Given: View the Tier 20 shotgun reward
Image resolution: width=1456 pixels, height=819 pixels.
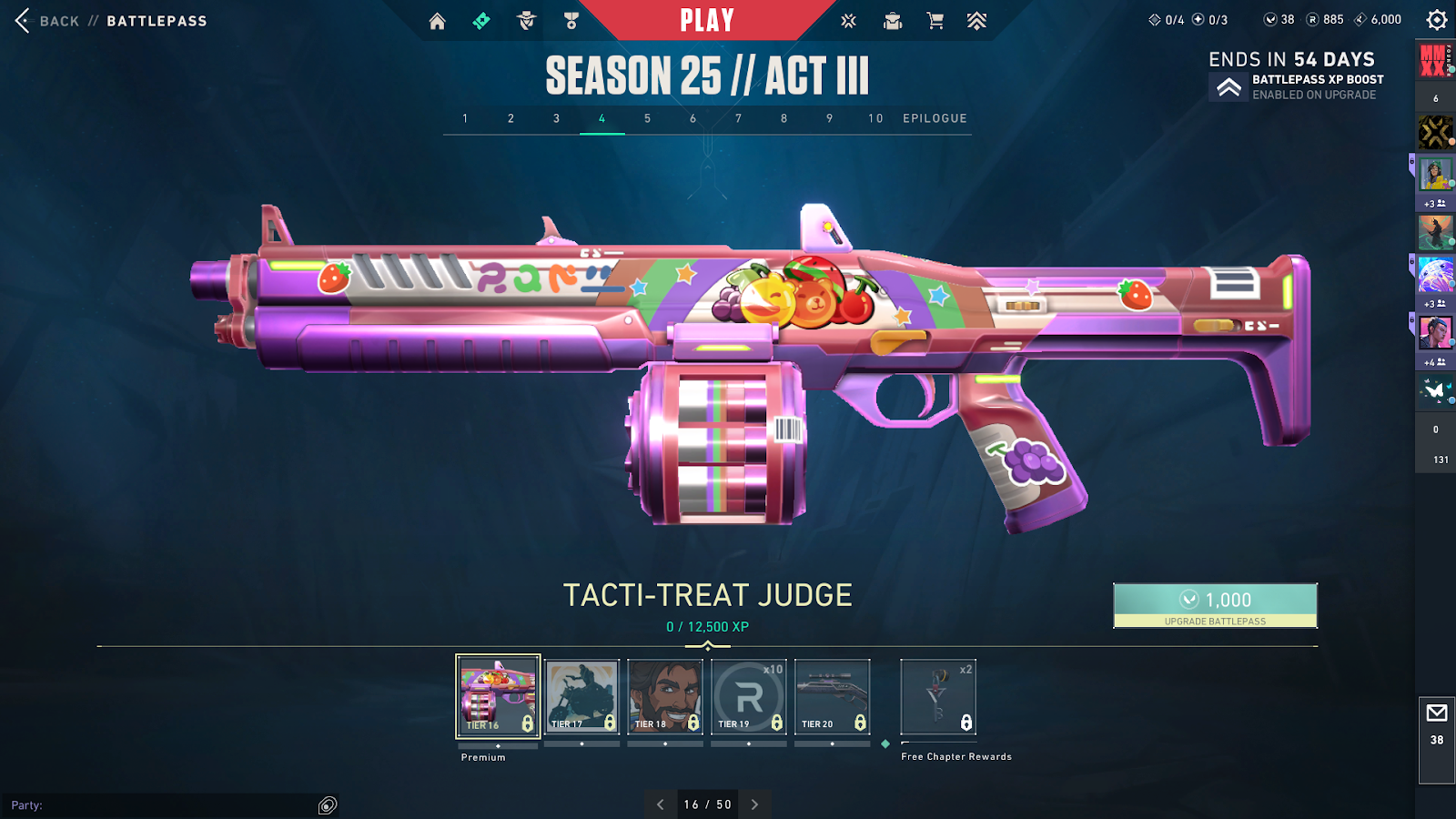Looking at the screenshot, I should pos(832,696).
